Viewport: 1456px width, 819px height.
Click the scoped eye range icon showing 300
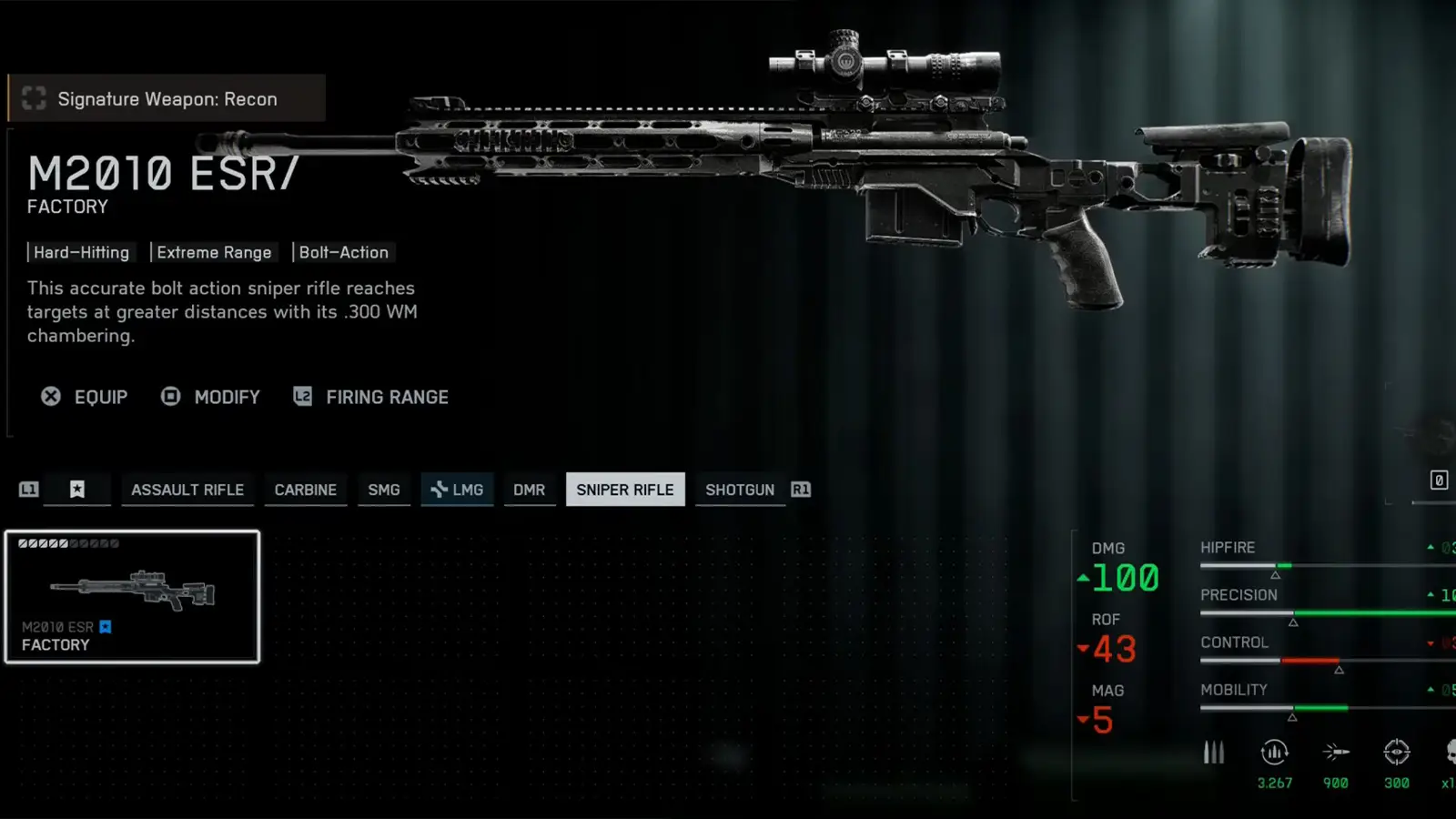1395,753
